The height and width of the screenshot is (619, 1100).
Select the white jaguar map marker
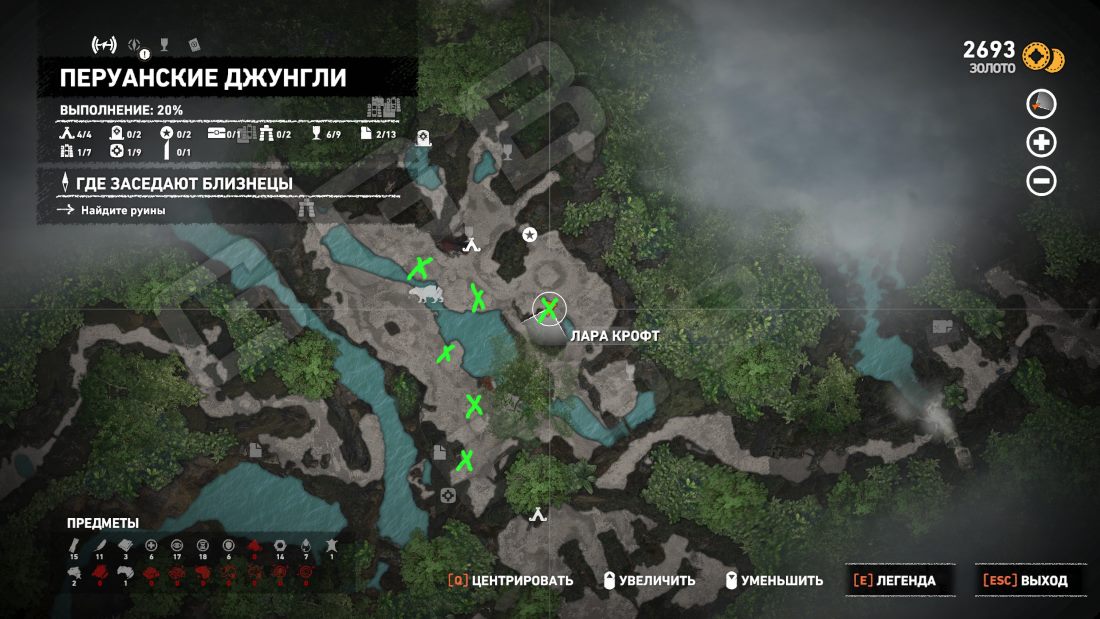pyautogui.click(x=426, y=293)
